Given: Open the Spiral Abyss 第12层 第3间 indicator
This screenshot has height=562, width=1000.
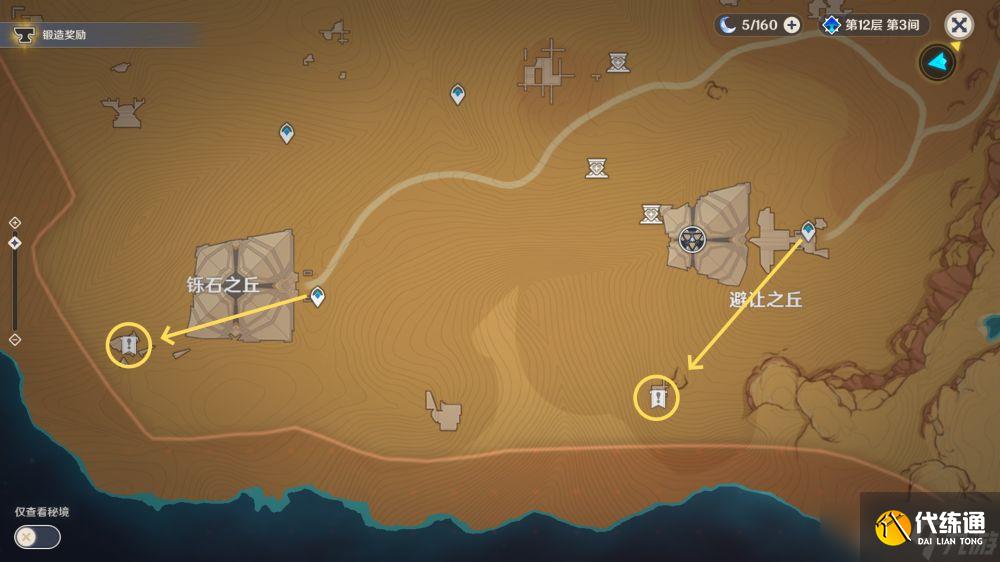Looking at the screenshot, I should coord(872,25).
